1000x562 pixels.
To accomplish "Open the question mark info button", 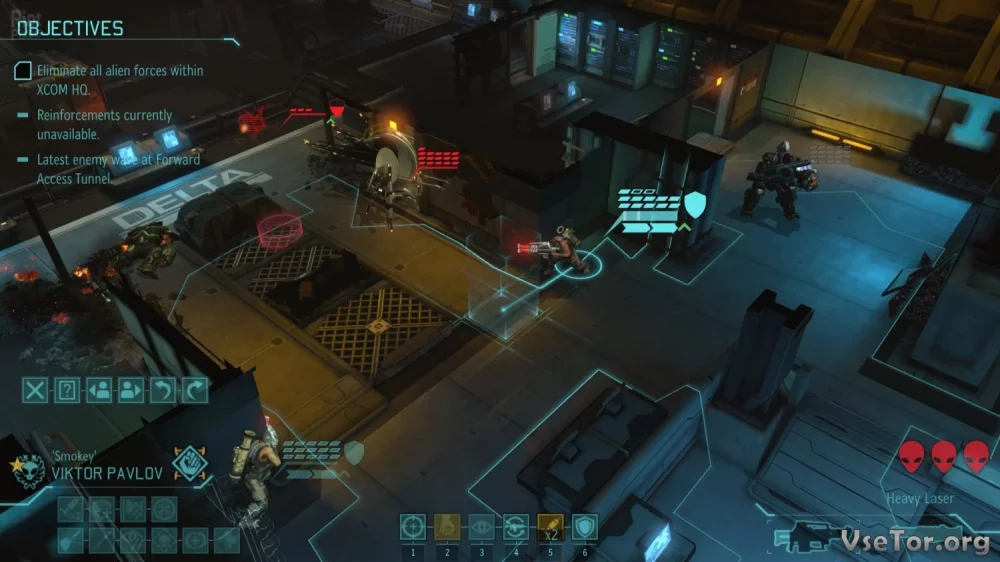I will point(67,390).
